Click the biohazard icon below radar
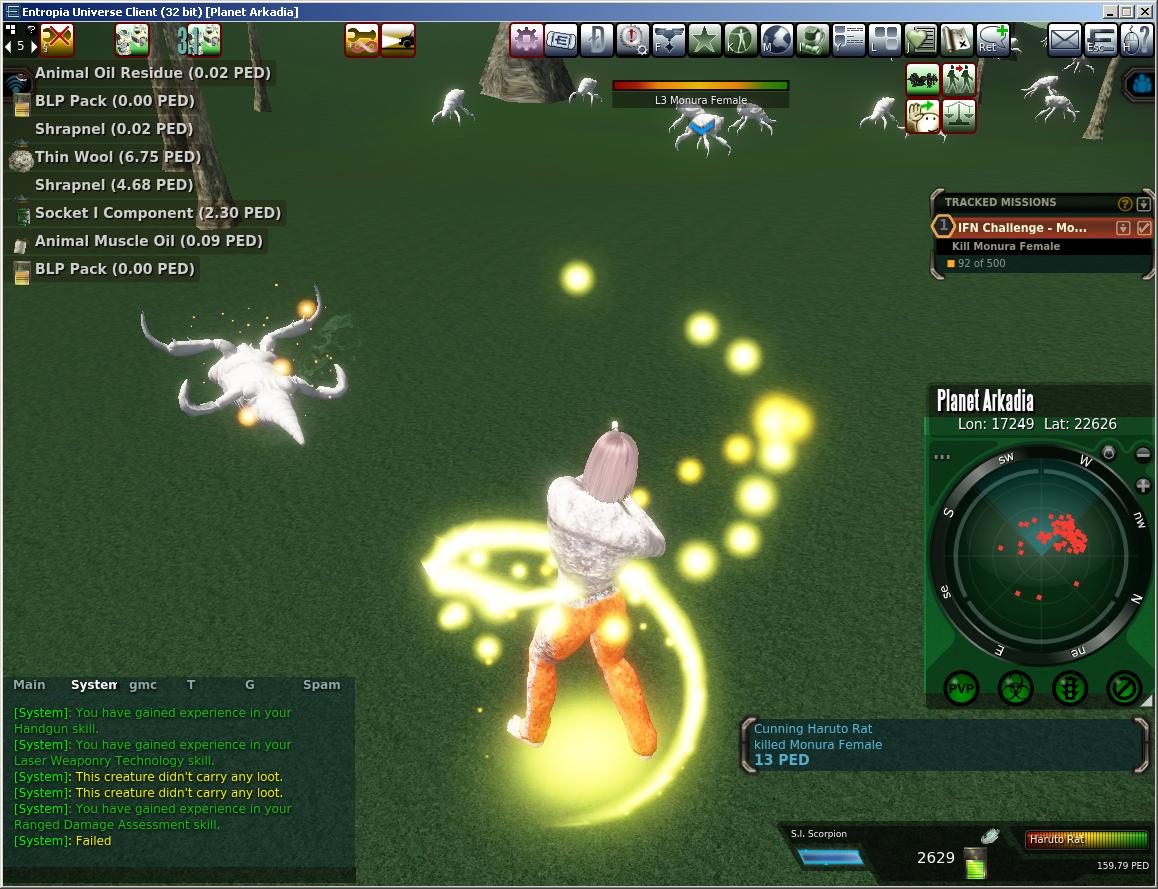This screenshot has height=889, width=1158. coord(1016,688)
